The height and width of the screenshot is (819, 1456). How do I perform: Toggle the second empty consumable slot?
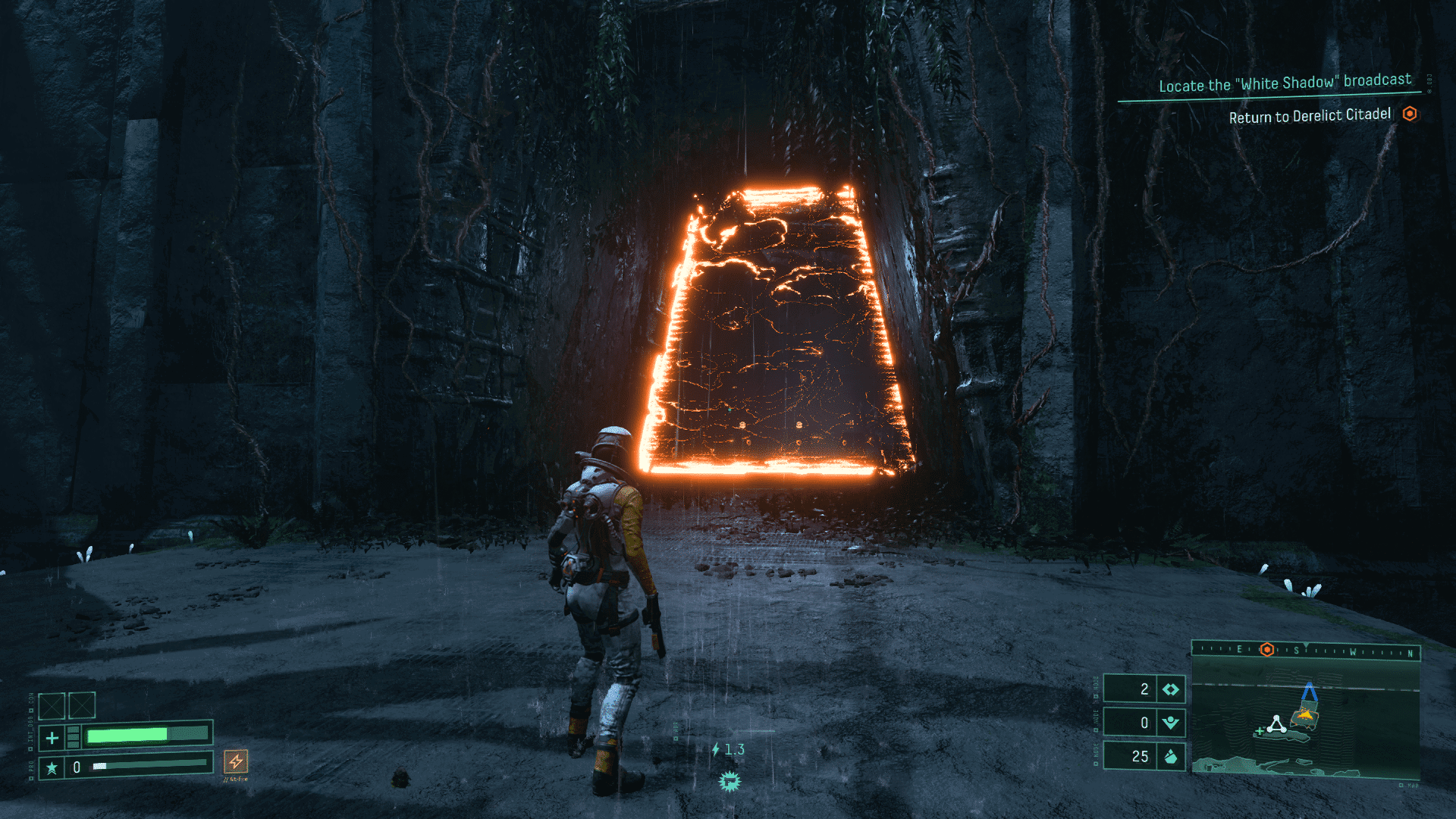point(81,705)
